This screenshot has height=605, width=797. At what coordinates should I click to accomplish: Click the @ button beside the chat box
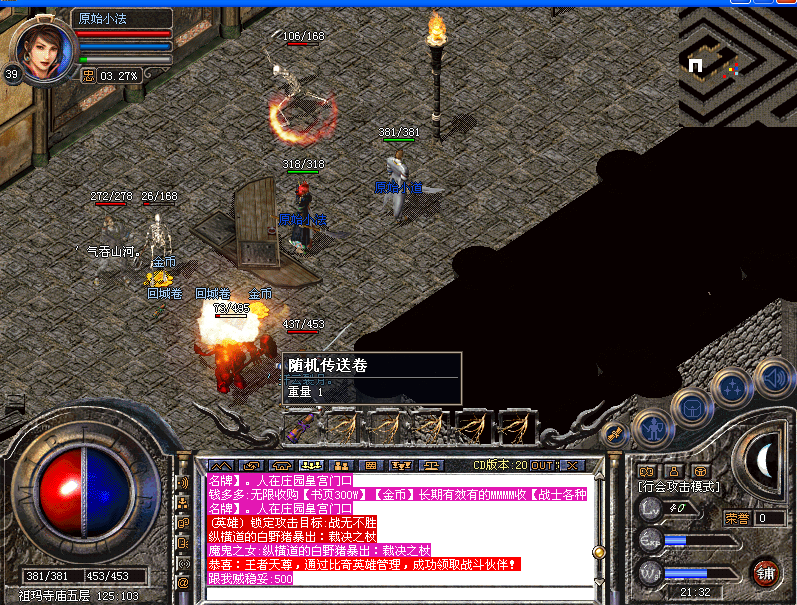[x=183, y=581]
